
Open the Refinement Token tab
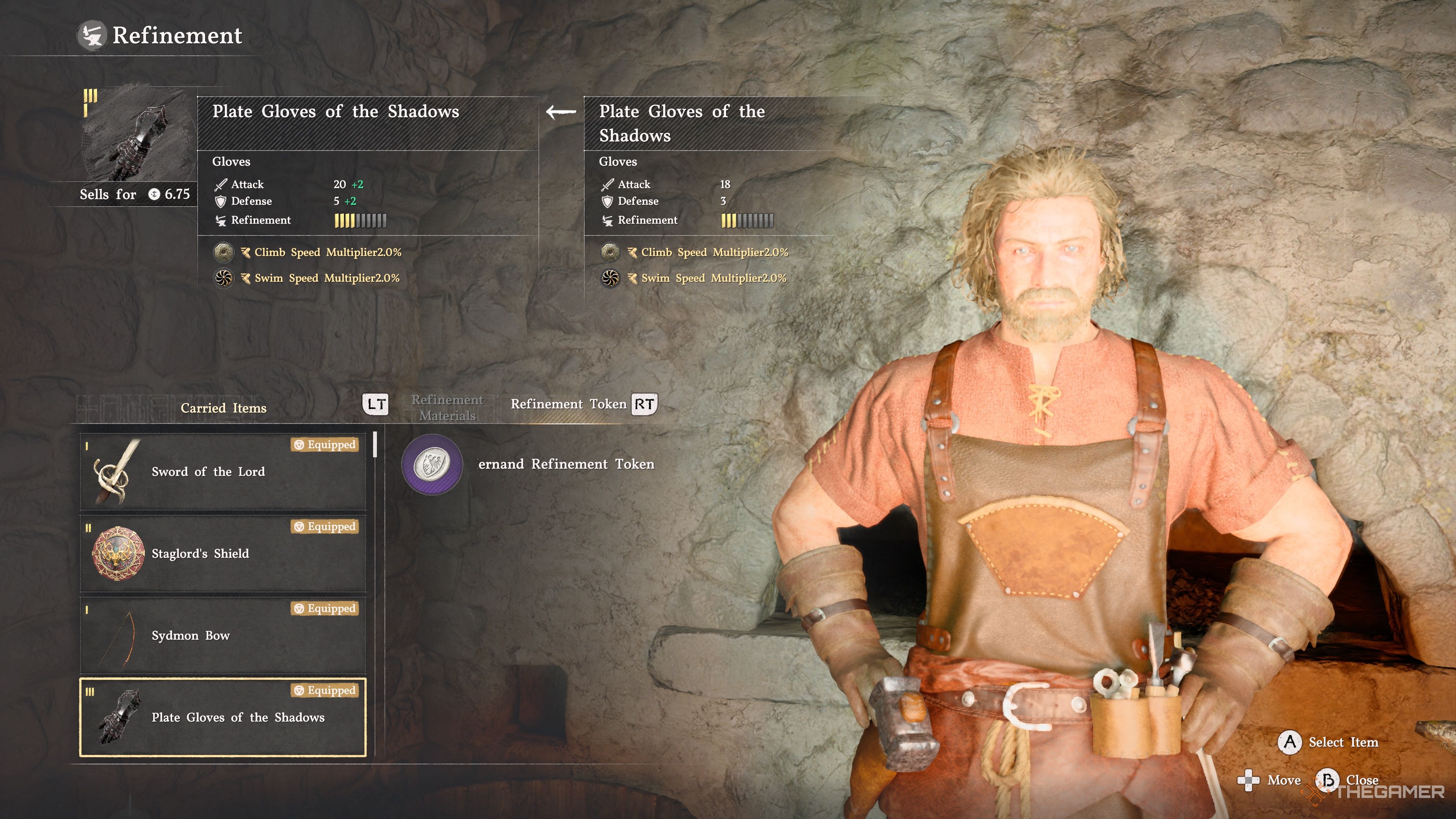pyautogui.click(x=569, y=404)
